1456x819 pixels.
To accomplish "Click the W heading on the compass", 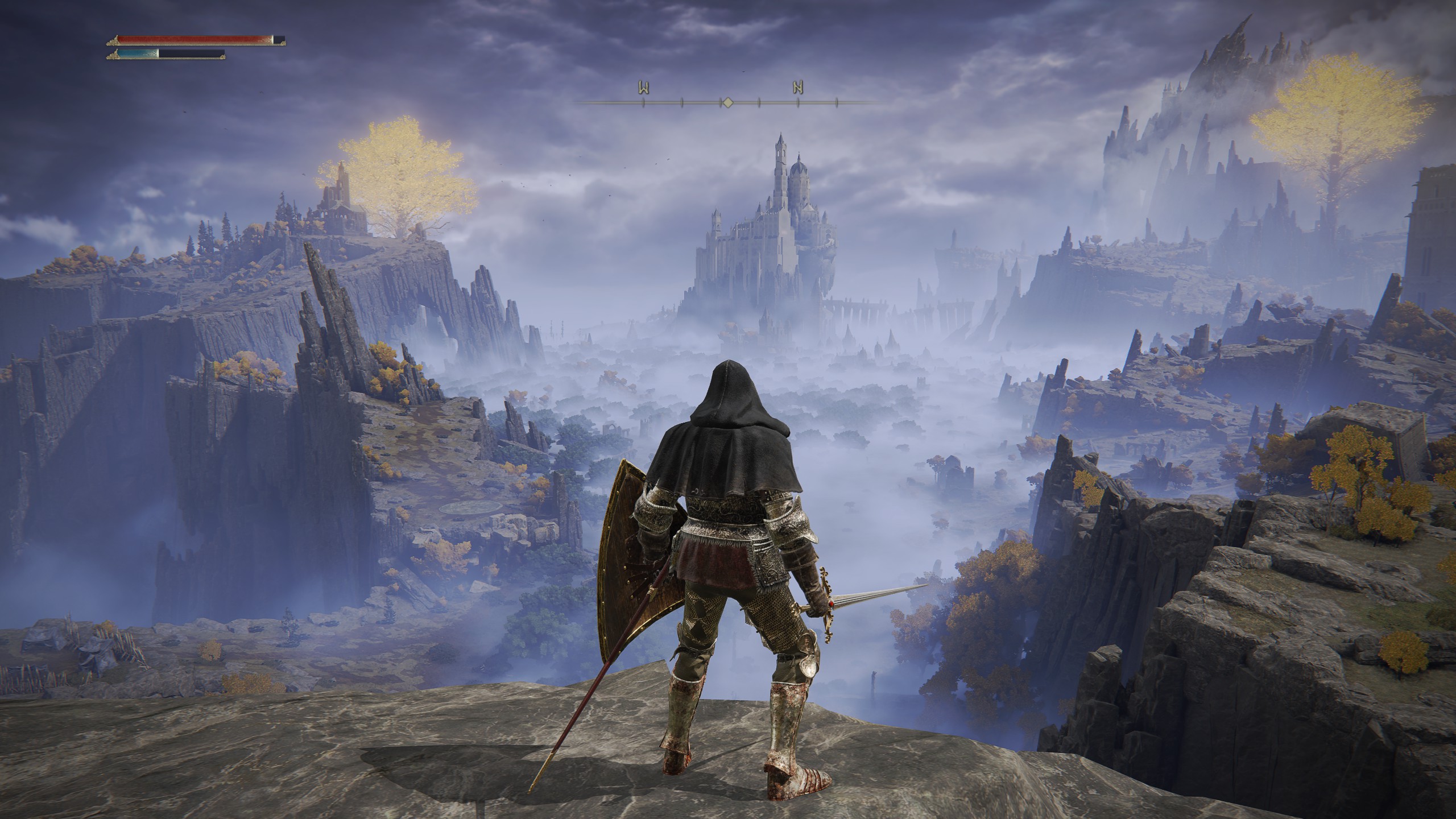I will coord(644,88).
